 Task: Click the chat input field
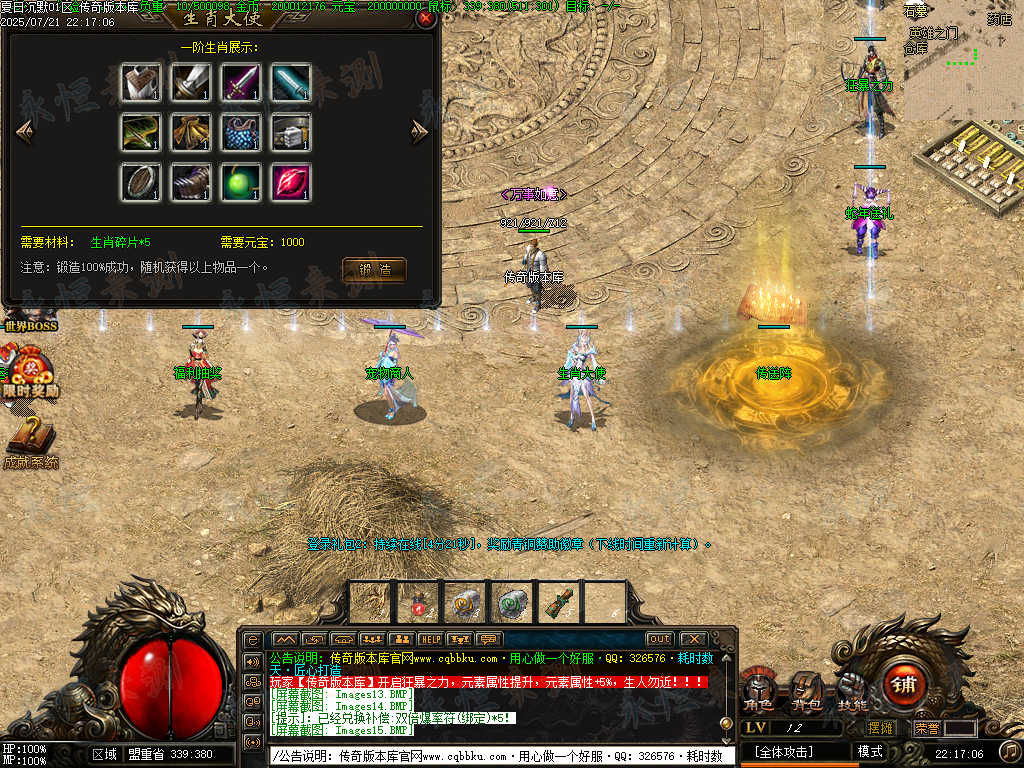pos(500,757)
